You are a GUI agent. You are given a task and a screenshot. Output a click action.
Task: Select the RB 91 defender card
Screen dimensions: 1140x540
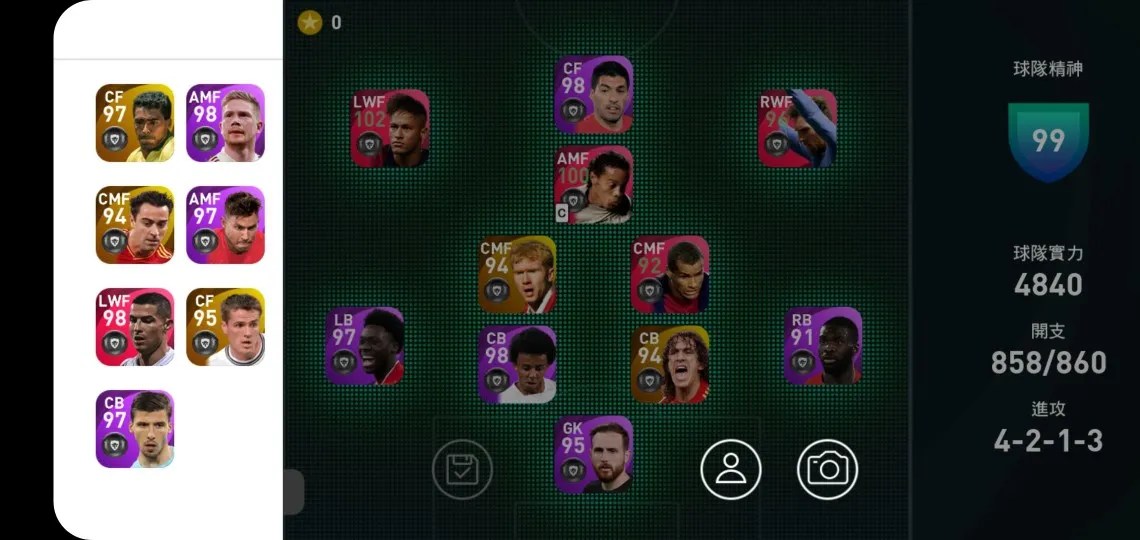(822, 346)
